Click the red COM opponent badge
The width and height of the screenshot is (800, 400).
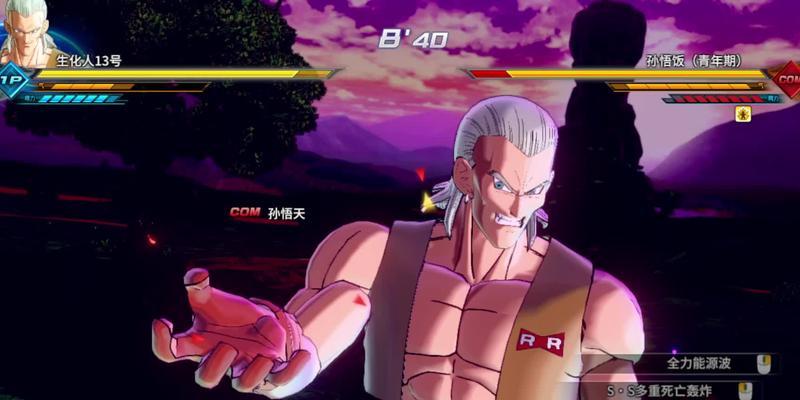[787, 77]
